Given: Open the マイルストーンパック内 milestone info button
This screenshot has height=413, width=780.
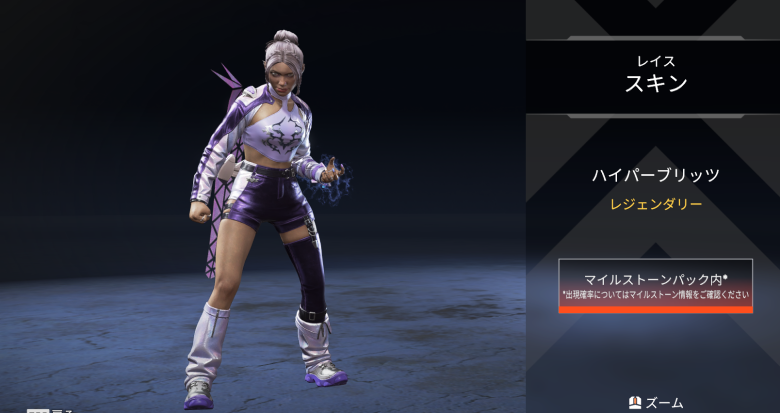Looking at the screenshot, I should 655,285.
